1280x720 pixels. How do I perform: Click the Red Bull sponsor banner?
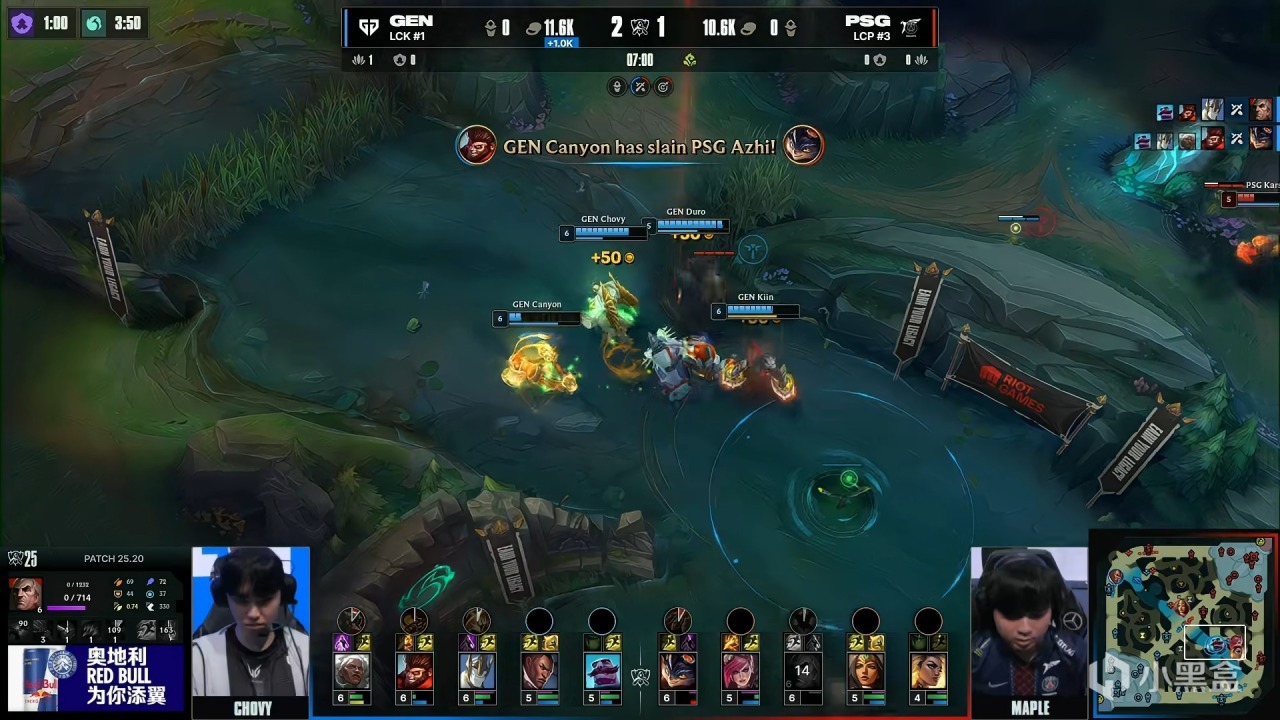tap(96, 676)
